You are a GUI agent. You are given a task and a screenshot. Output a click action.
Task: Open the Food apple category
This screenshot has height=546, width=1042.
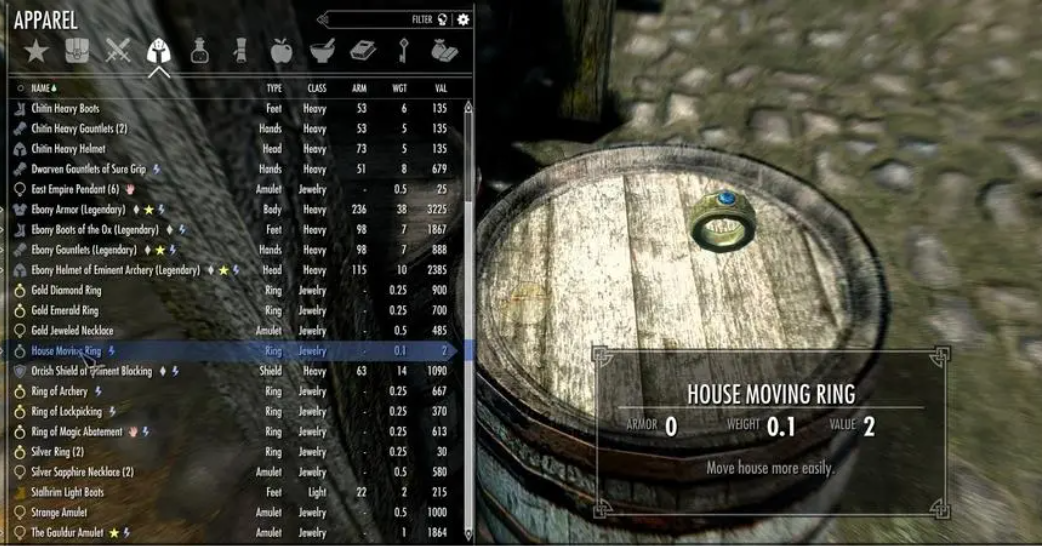click(x=281, y=50)
